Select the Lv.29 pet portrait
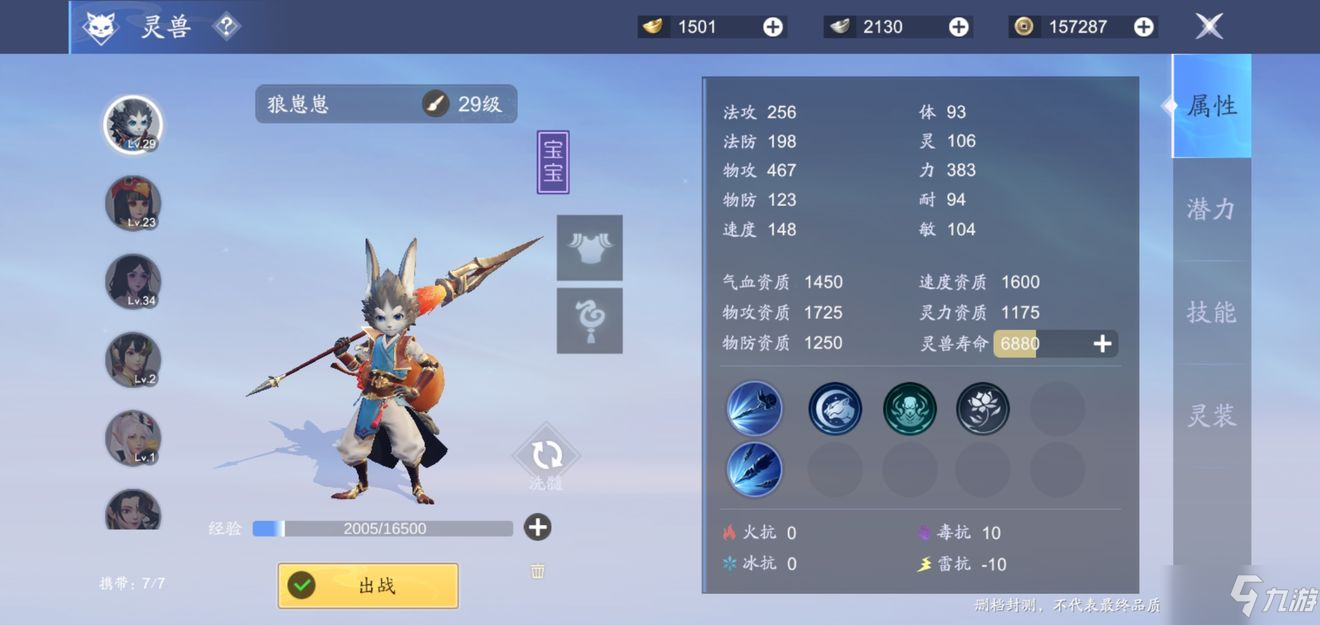 133,124
